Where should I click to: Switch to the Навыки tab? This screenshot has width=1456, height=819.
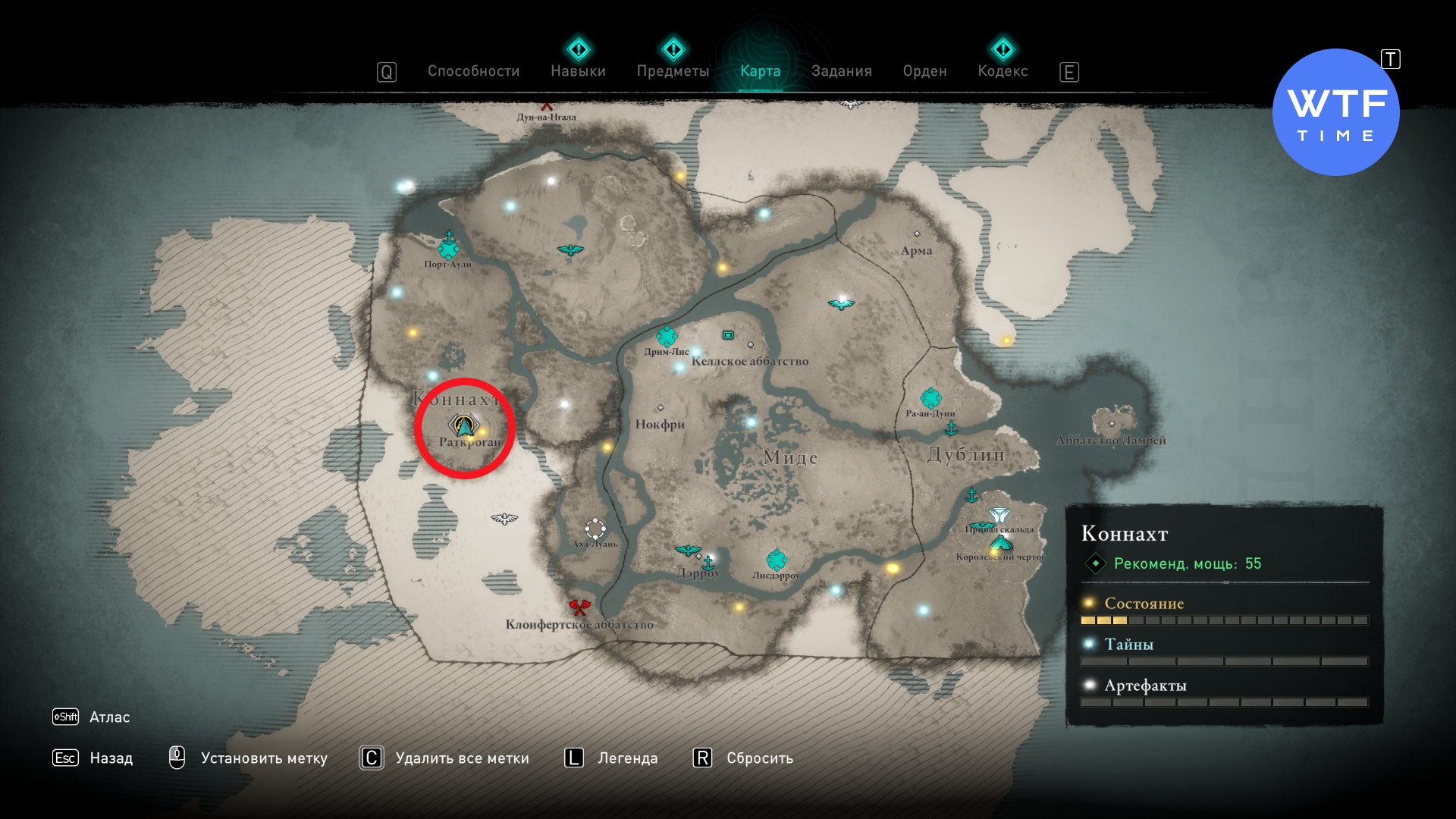coord(578,71)
